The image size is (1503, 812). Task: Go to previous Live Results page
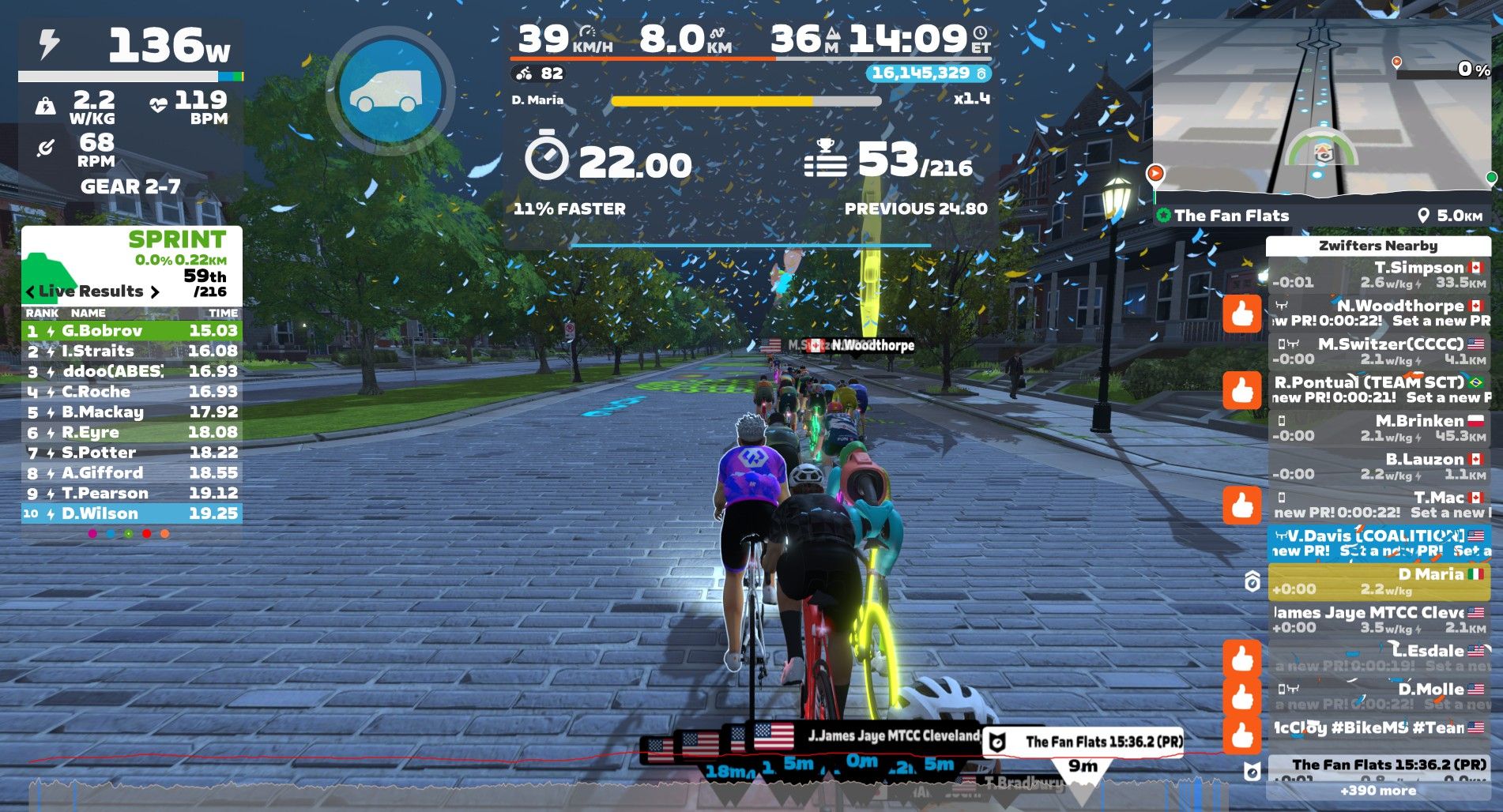click(x=31, y=291)
